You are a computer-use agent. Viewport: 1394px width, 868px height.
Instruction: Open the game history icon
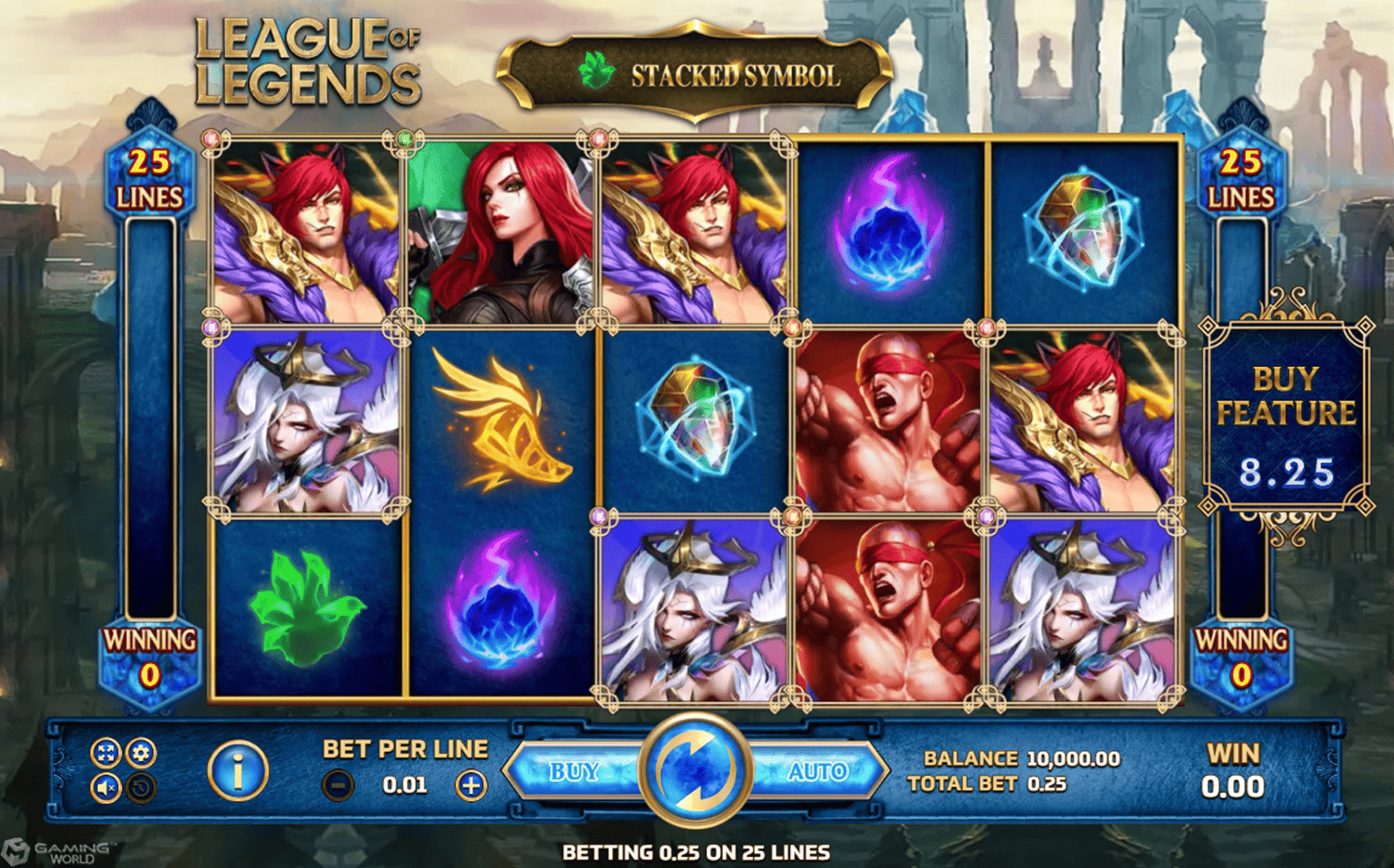pos(139,787)
